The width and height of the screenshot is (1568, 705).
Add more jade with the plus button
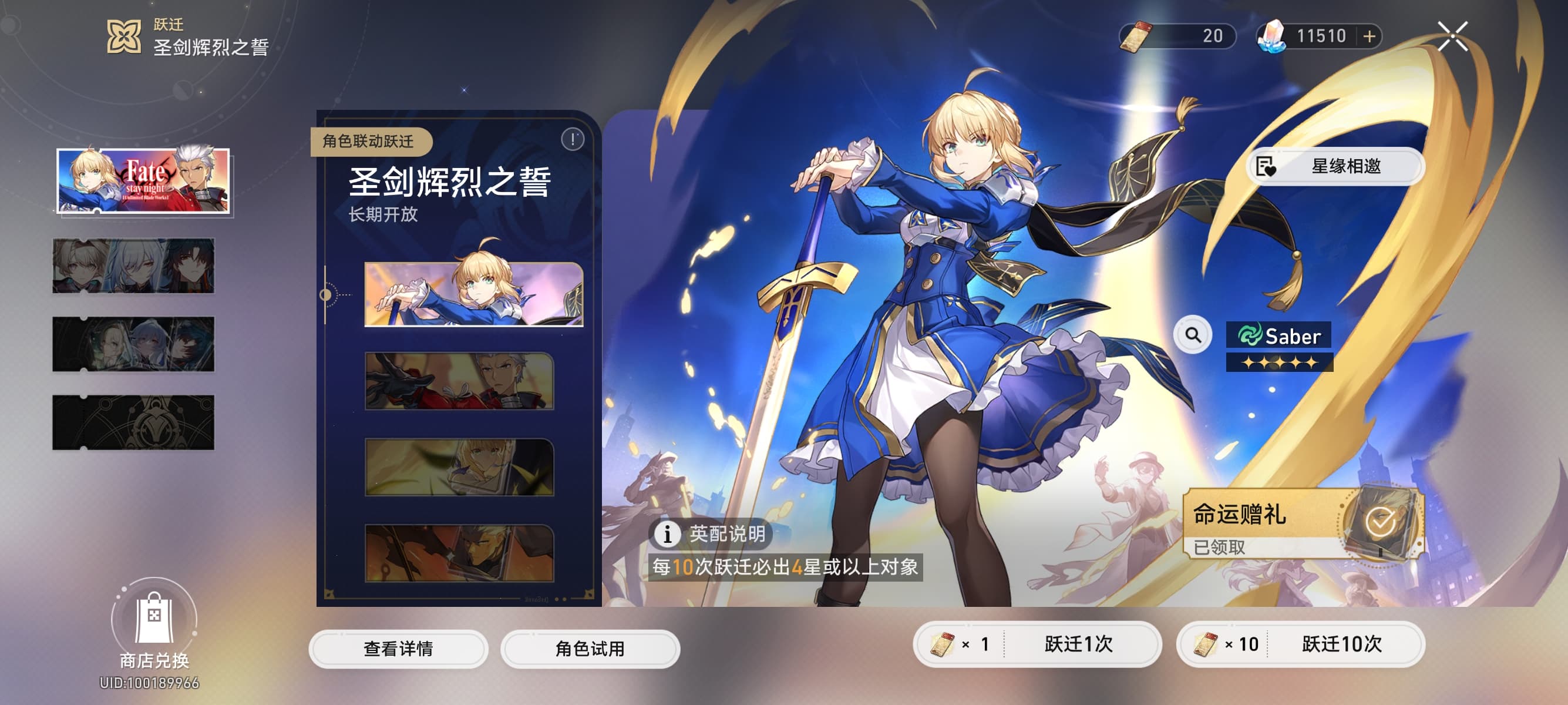(1369, 36)
